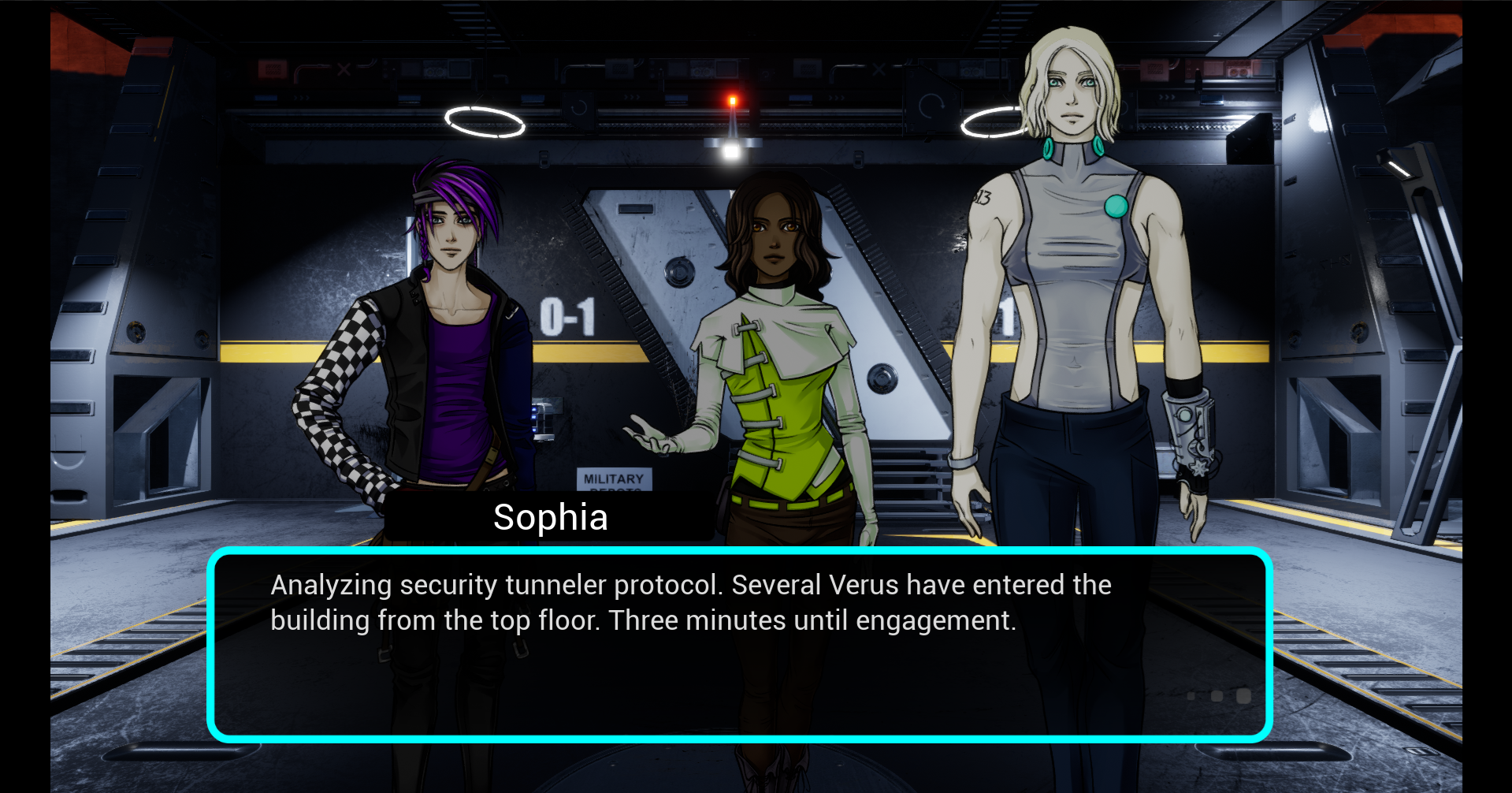Click the middle dot icon near the textbox edge
Image resolution: width=1512 pixels, height=793 pixels.
pos(1216,695)
